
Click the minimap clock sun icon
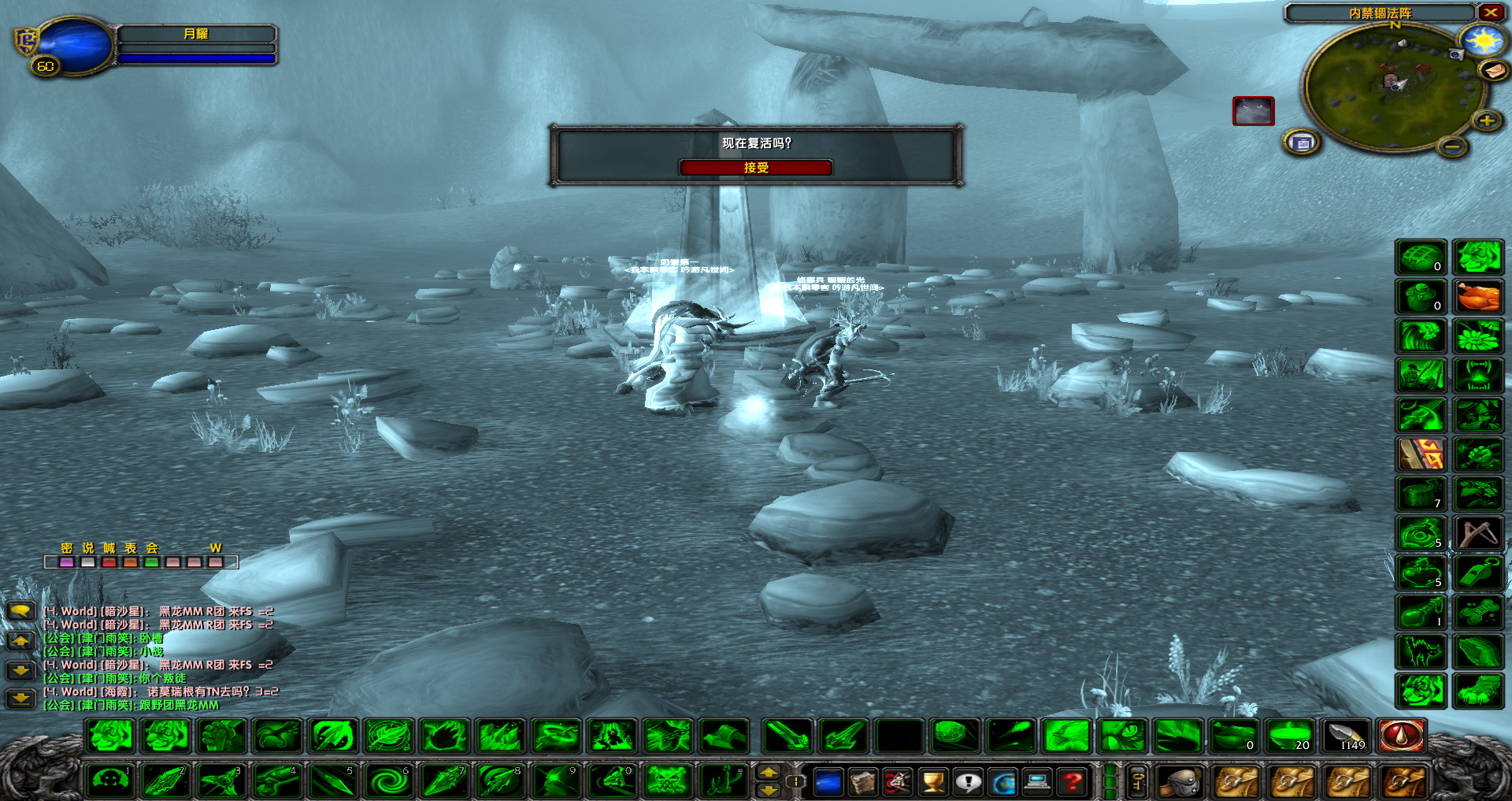[1480, 43]
